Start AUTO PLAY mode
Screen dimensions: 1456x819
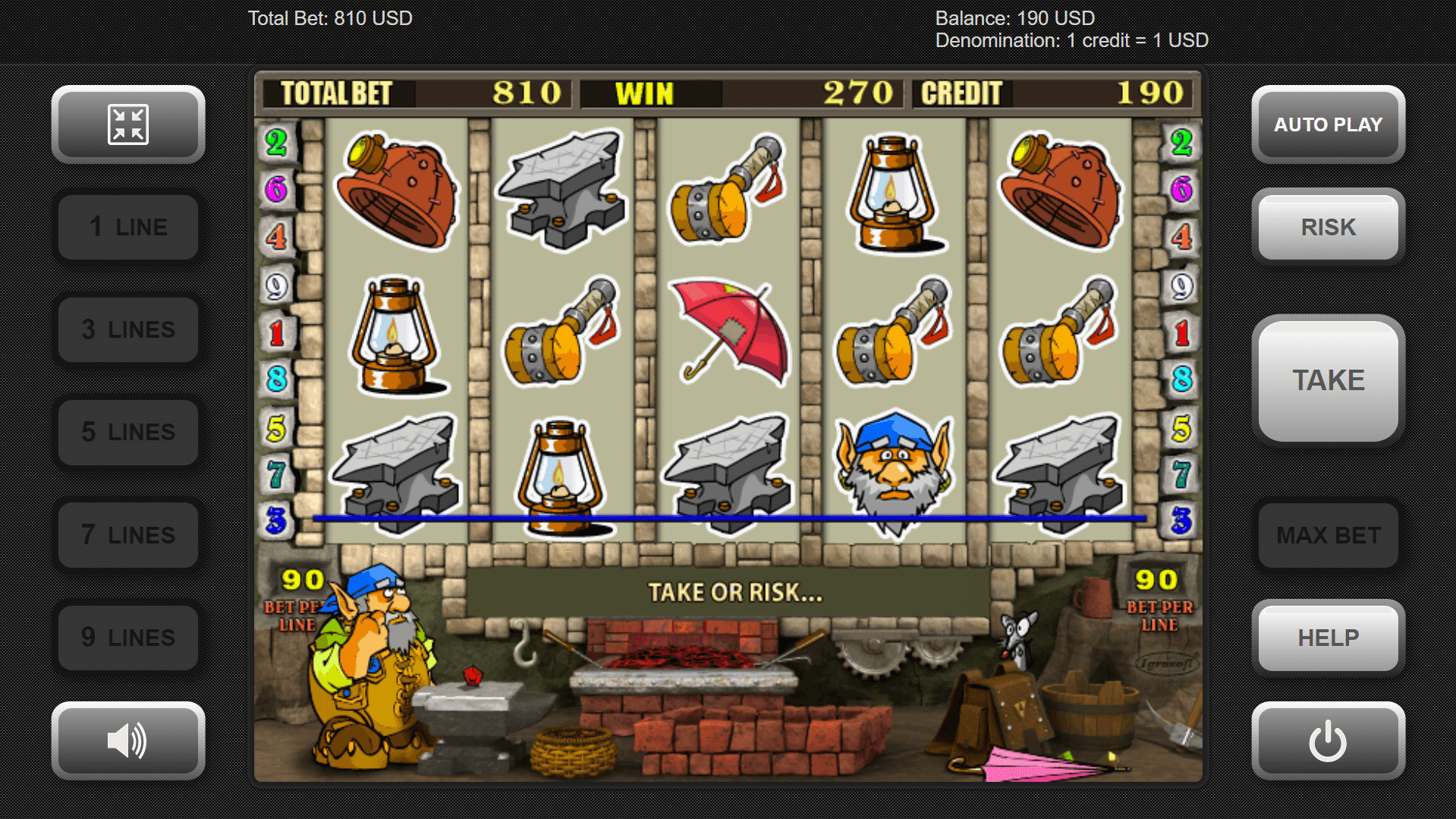click(1328, 124)
